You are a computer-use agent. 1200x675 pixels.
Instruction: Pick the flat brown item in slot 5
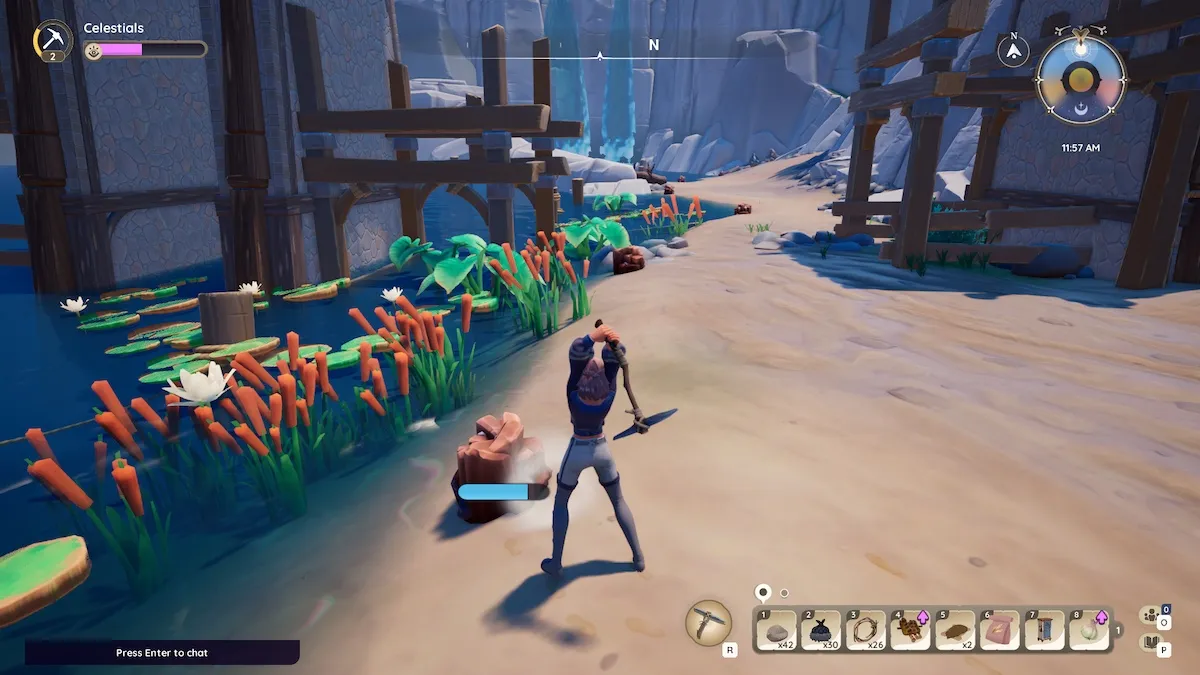coord(955,630)
